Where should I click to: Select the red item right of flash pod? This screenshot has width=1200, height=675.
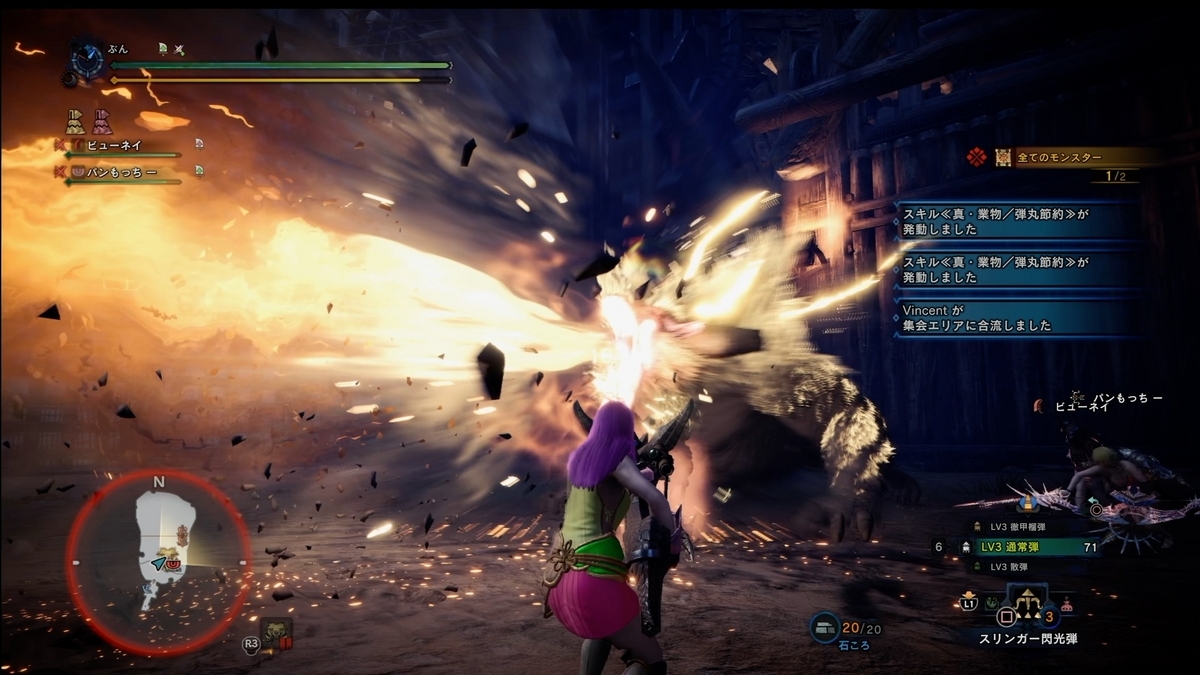(1067, 604)
